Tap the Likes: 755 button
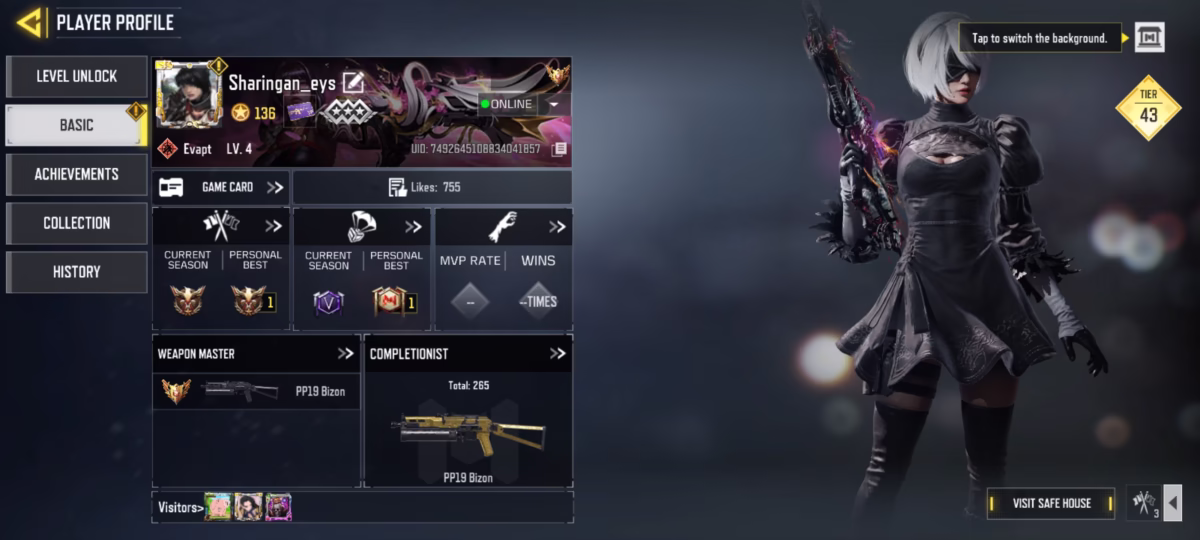 [432, 187]
